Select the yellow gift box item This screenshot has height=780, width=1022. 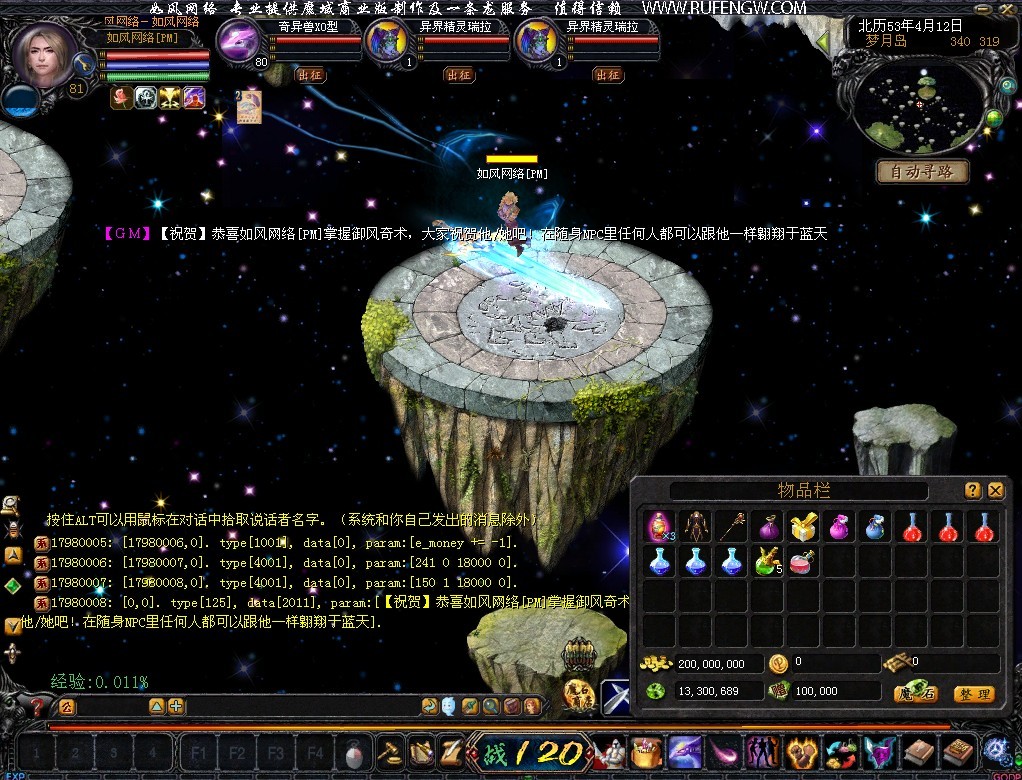coord(801,527)
